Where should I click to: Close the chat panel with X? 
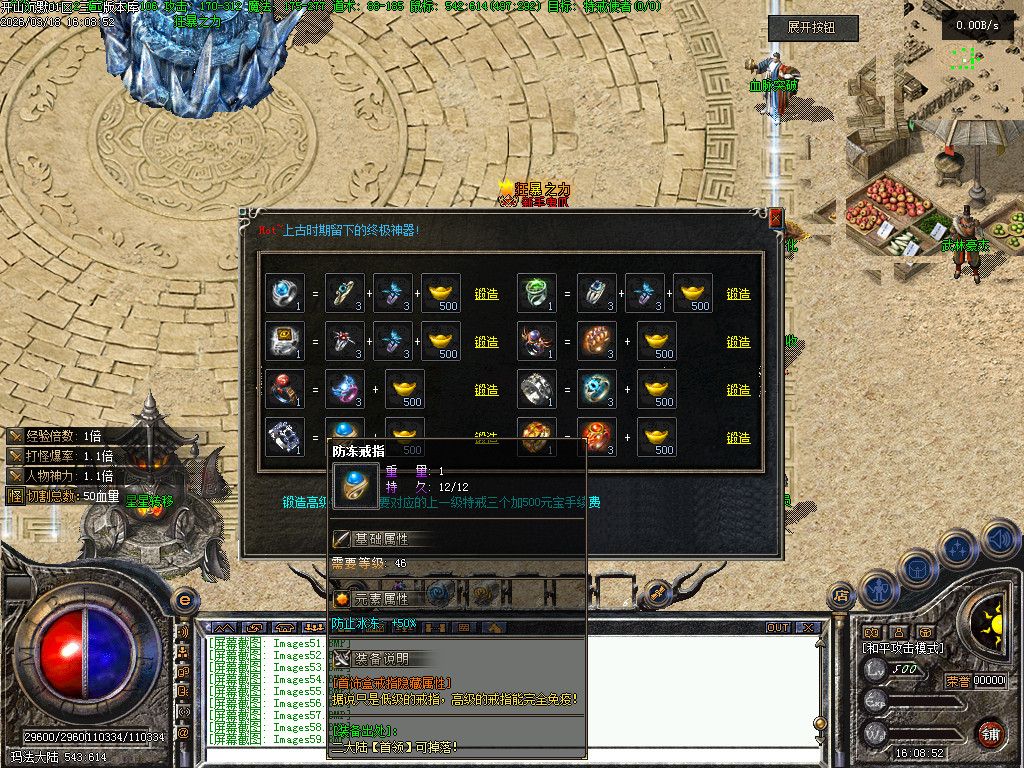click(806, 628)
